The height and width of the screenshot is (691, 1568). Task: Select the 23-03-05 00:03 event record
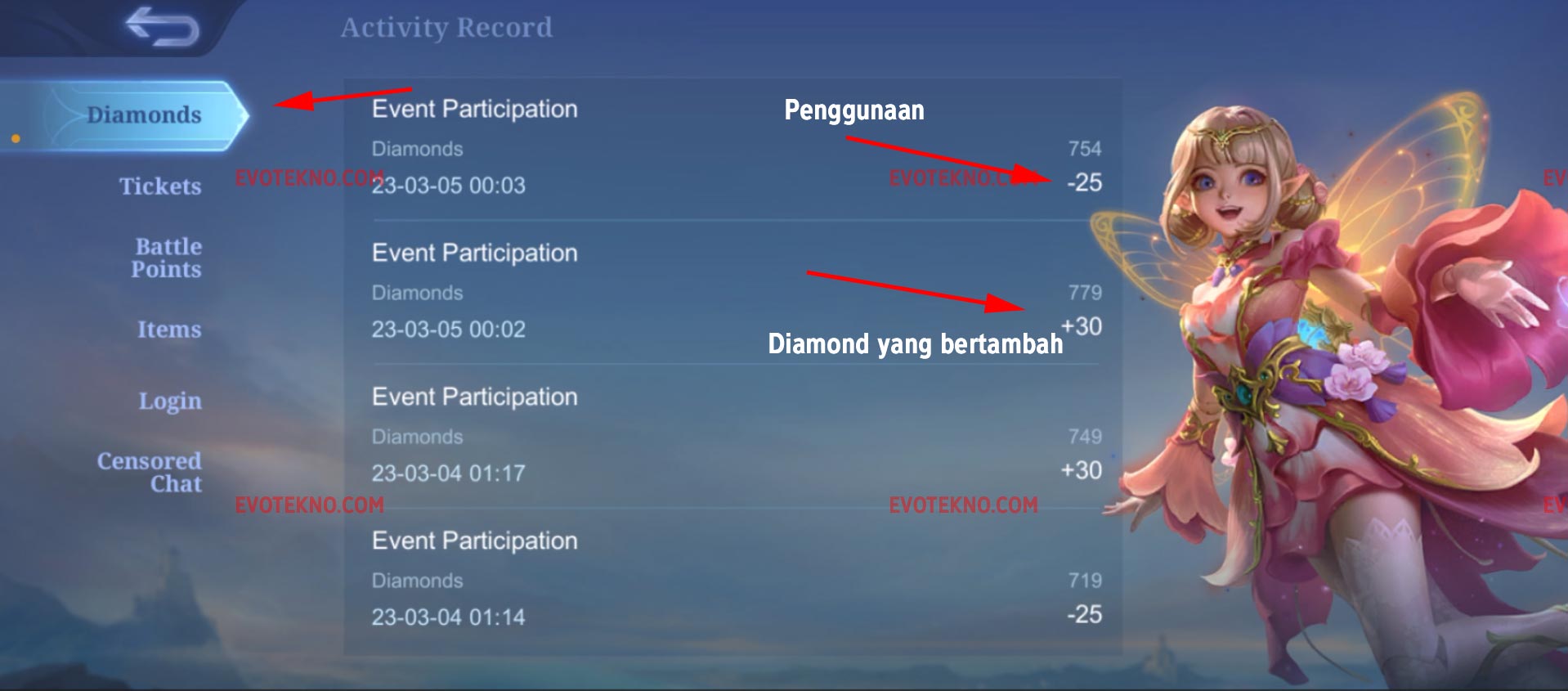[732, 149]
